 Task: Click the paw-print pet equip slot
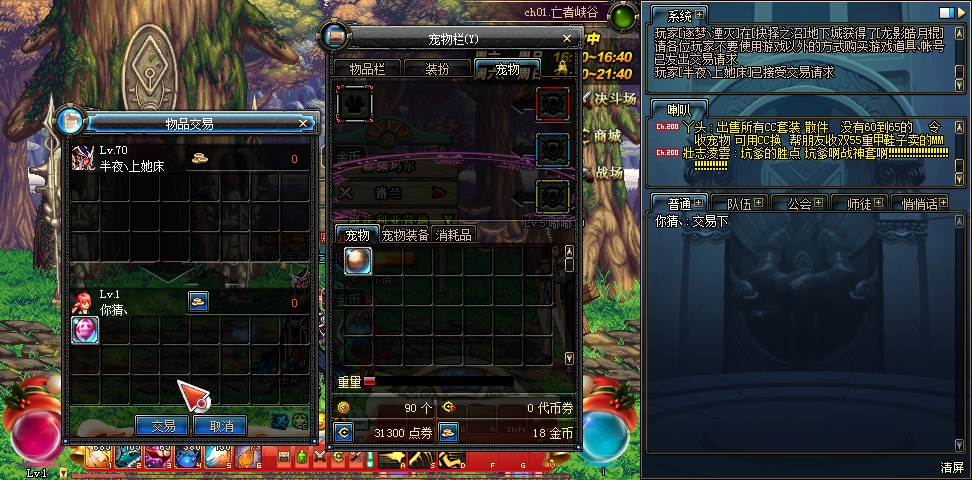pos(355,103)
